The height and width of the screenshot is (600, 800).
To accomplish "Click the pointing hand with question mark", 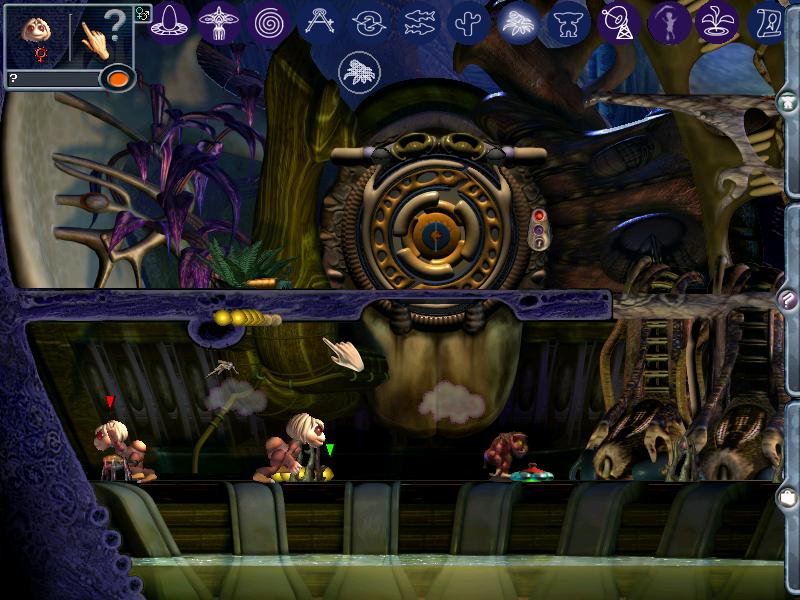I will coord(102,37).
